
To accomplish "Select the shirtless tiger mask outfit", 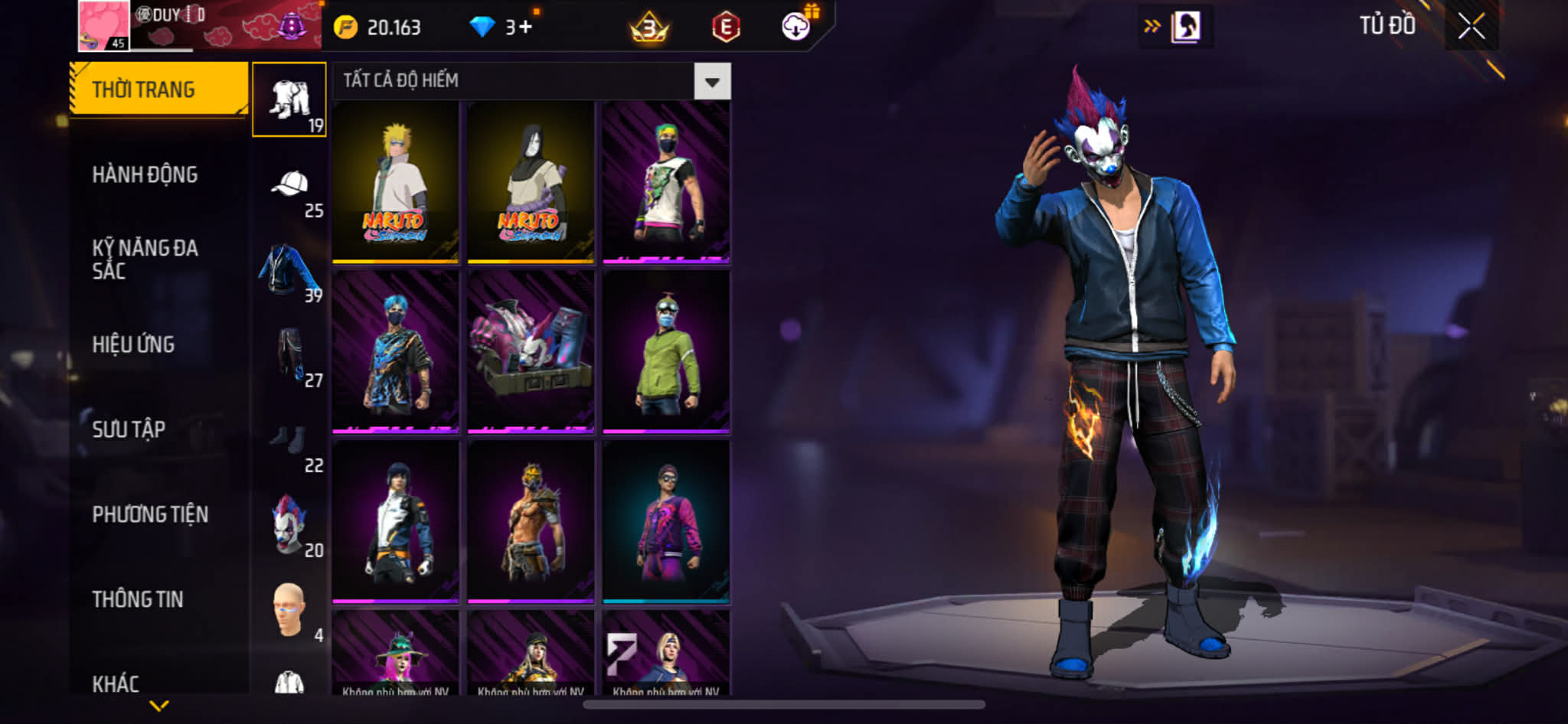I will pos(531,522).
